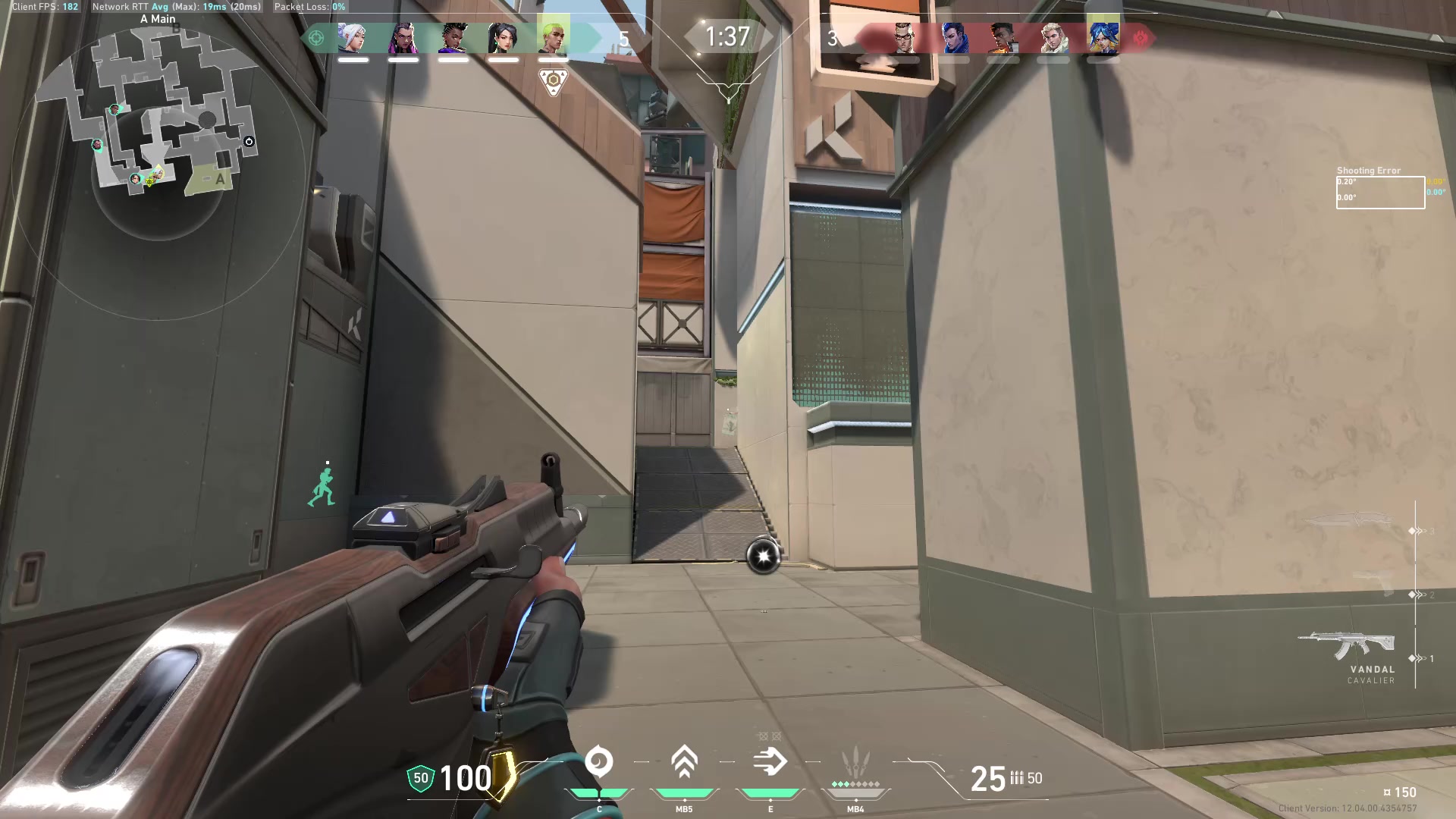Expand the weapon slot chevron labeled 1

tap(1417, 658)
